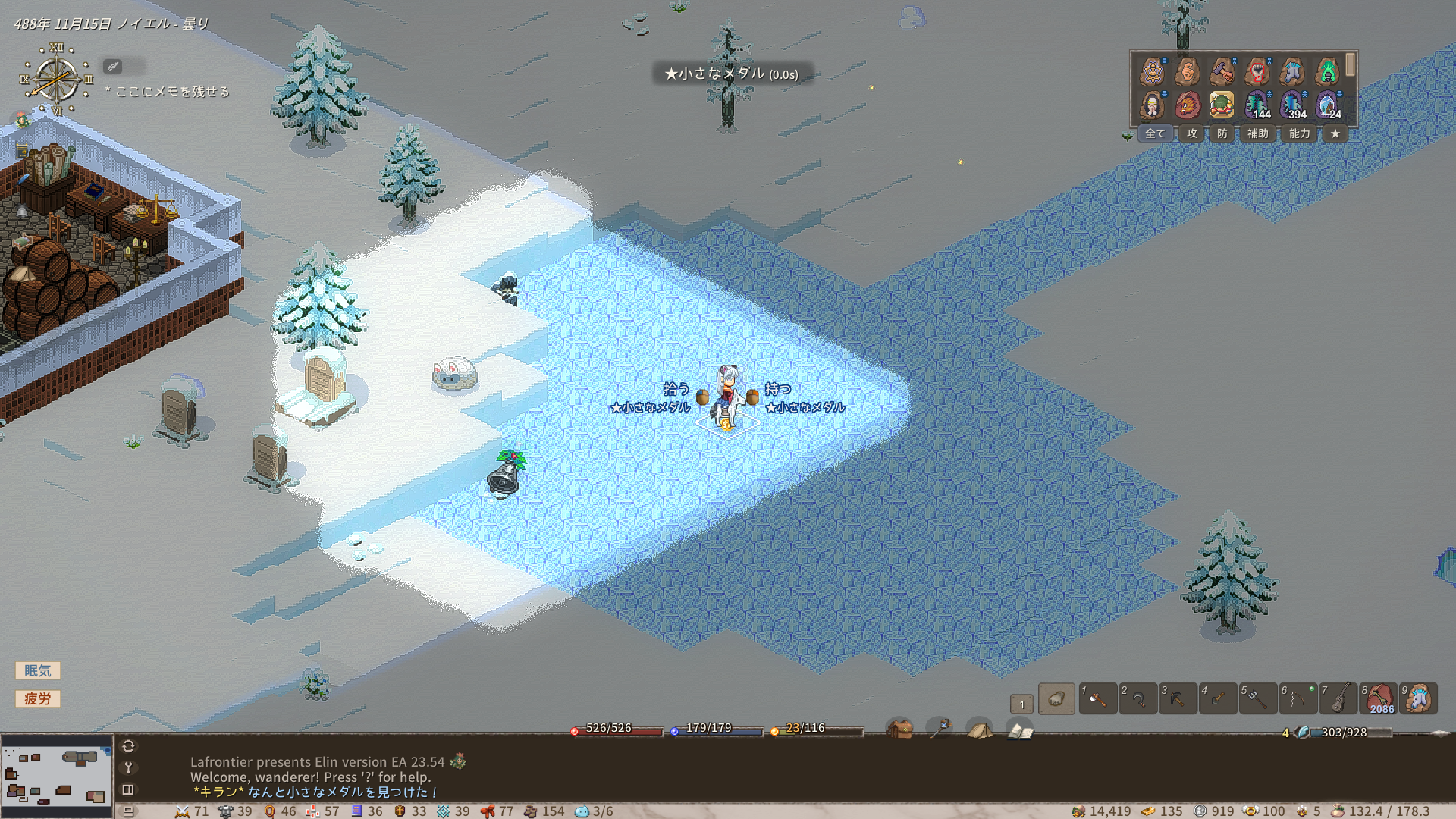Viewport: 1456px width, 819px height.
Task: Switch to the 全て ability tab
Action: [x=1155, y=133]
